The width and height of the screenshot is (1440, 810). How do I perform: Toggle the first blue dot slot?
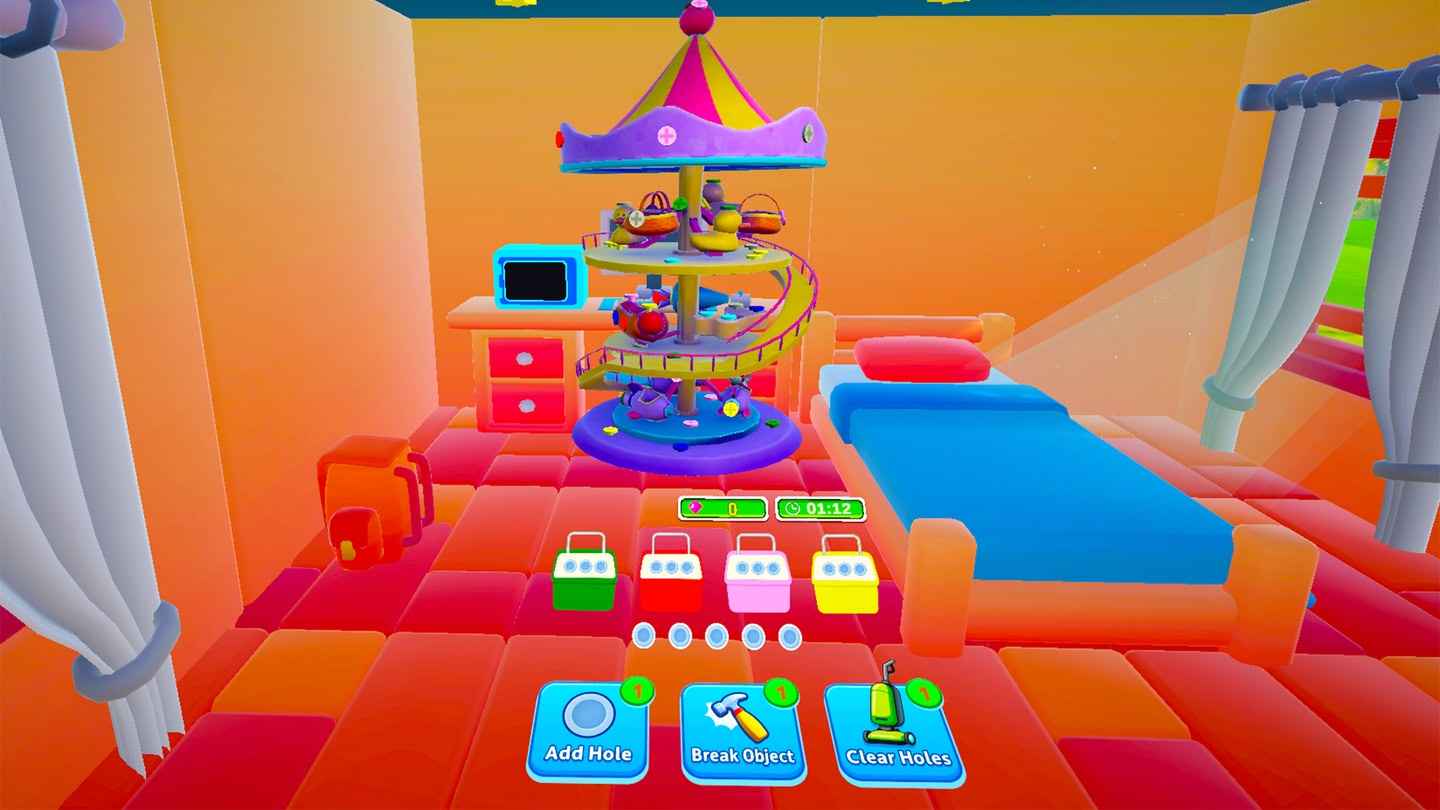tap(643, 635)
